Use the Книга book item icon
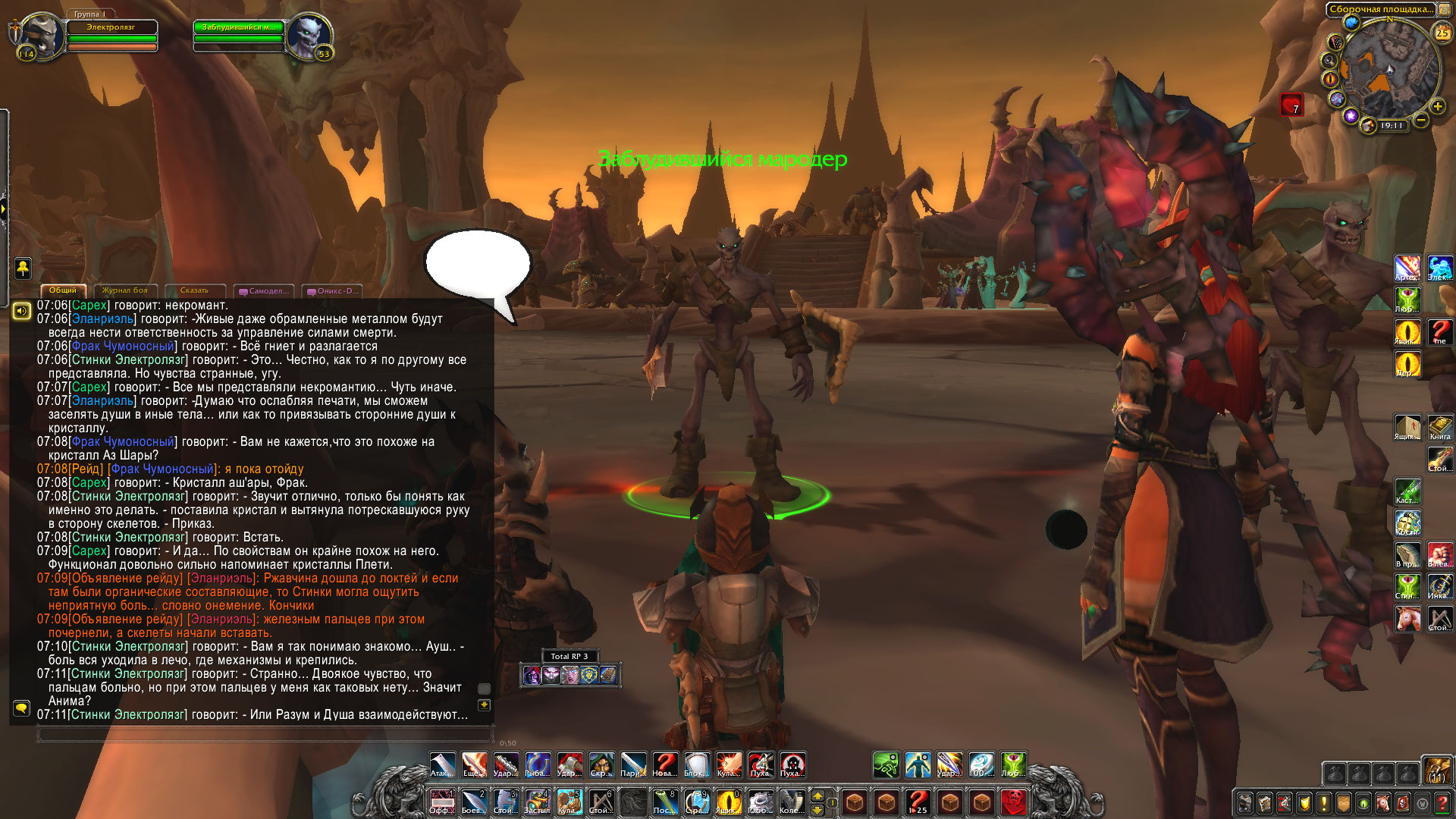 click(x=1440, y=427)
